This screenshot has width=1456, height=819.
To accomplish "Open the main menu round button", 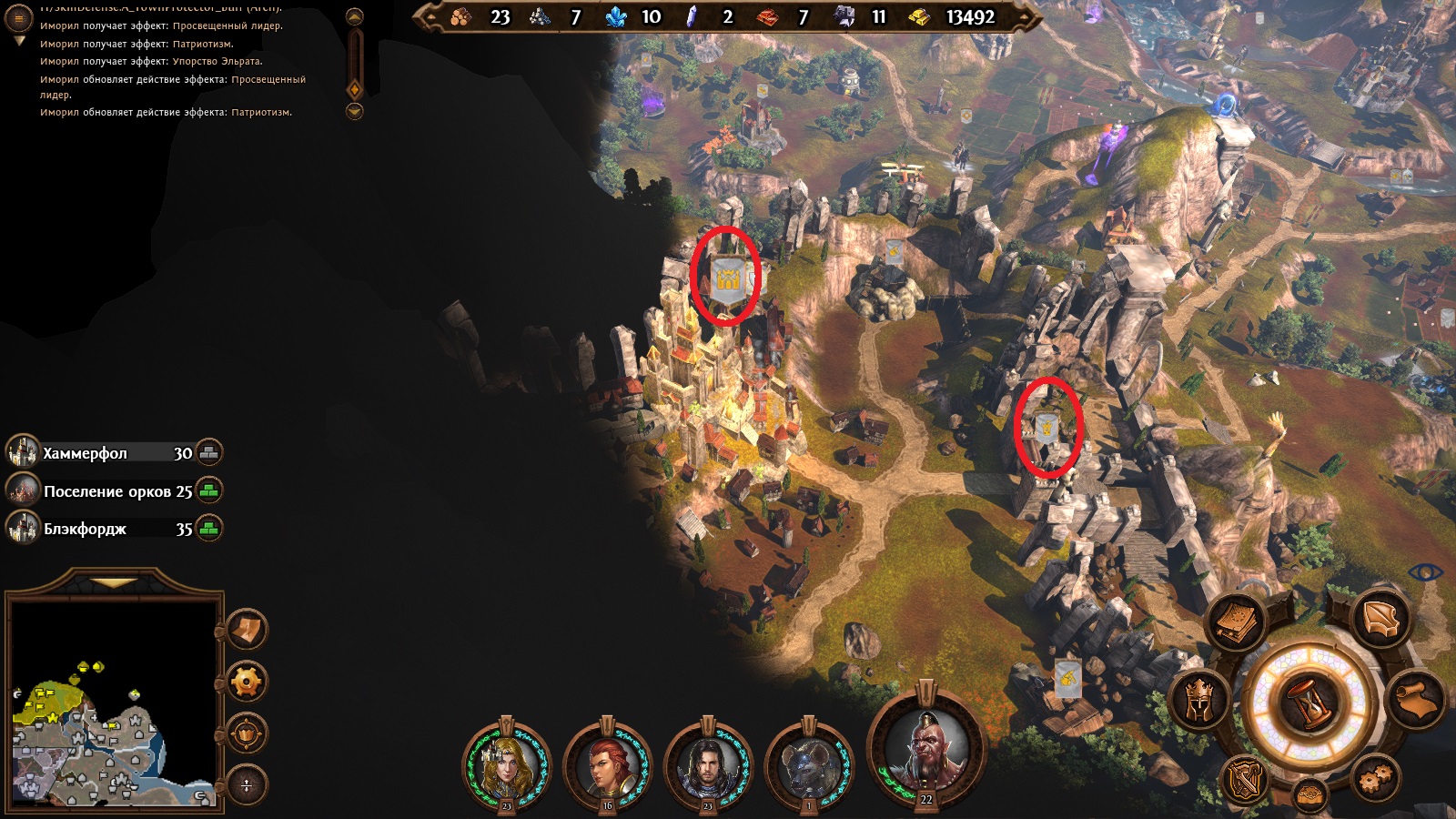I will [18, 18].
